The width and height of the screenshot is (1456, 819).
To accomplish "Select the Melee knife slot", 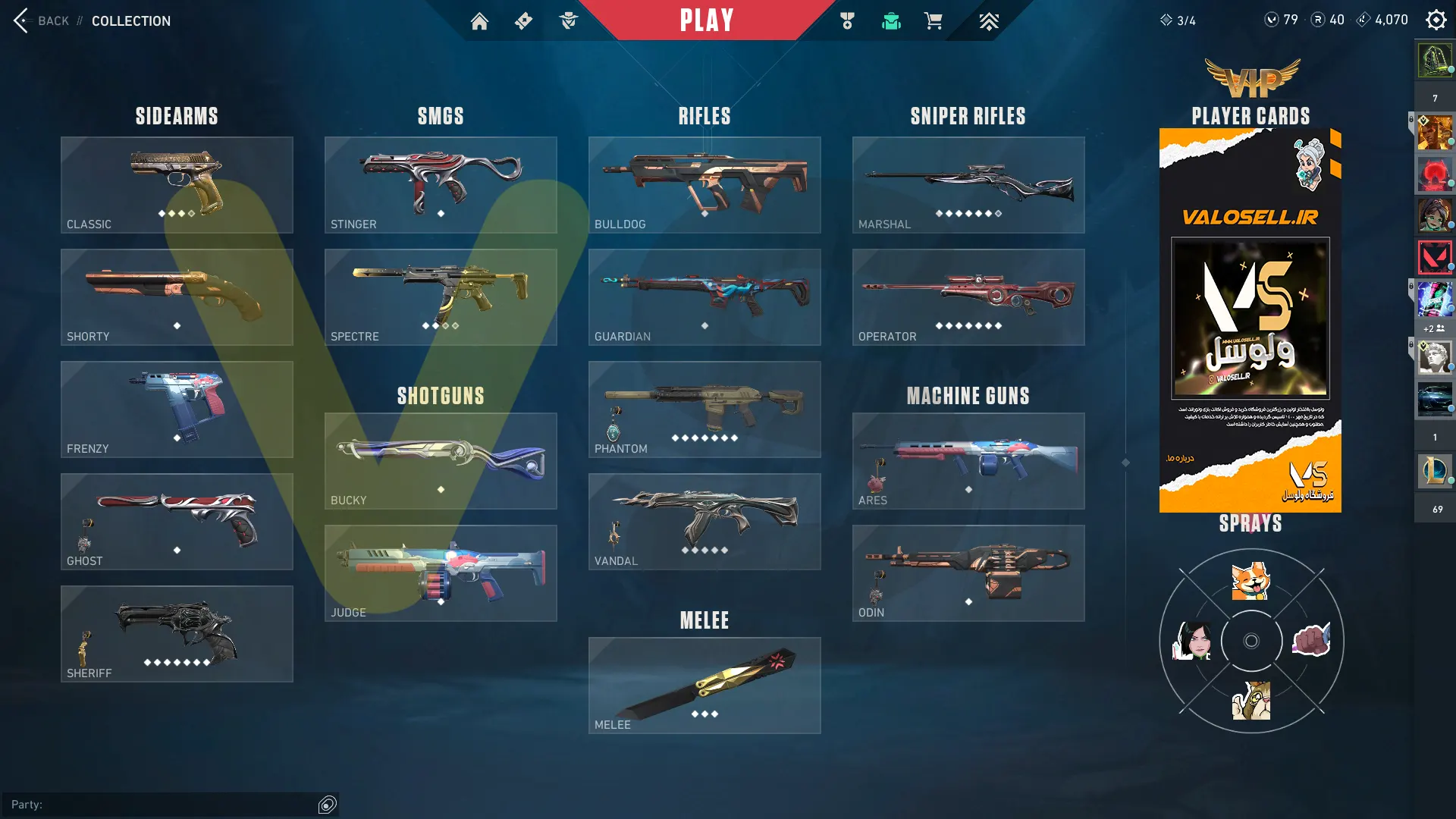I will [x=704, y=685].
